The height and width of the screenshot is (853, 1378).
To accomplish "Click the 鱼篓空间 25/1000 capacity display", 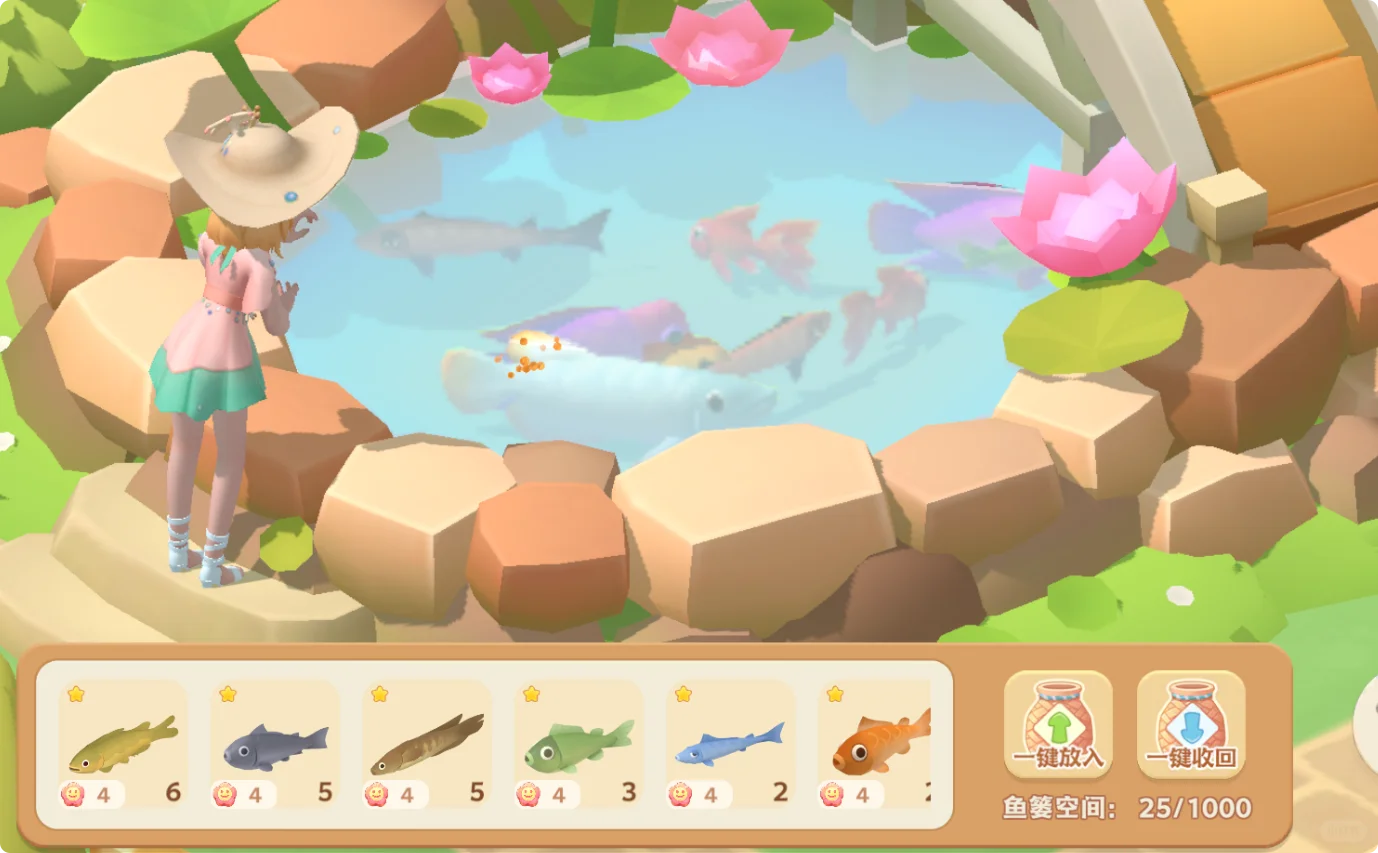I will point(1125,807).
